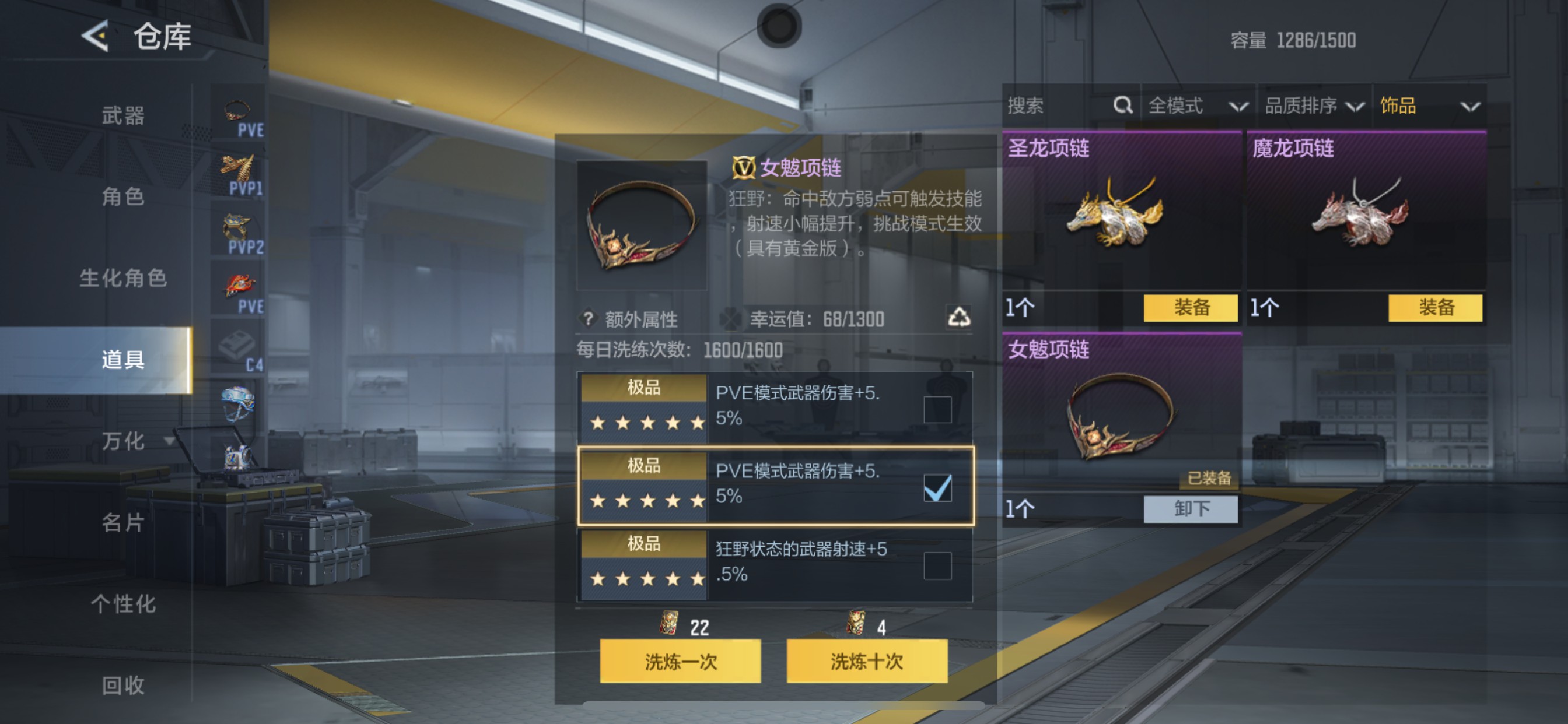Equip the 圣龙项链 with its 装备 button

coord(1190,309)
